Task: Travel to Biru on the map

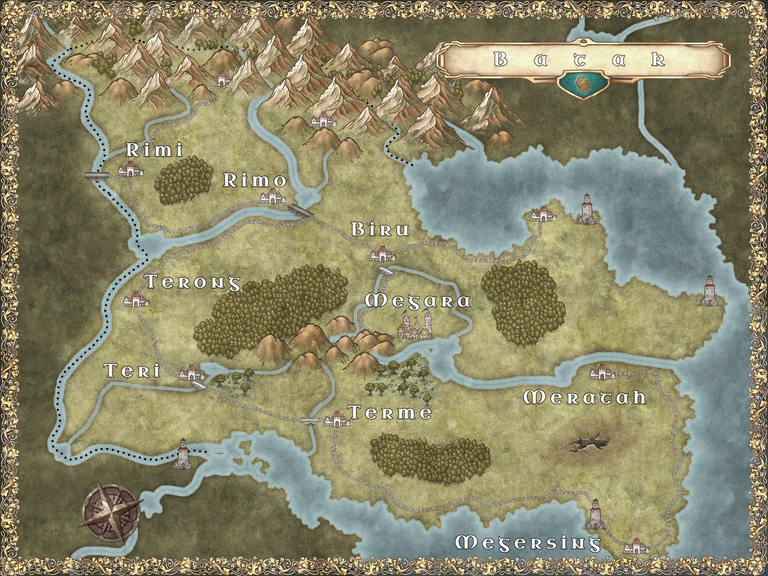Action: (382, 255)
